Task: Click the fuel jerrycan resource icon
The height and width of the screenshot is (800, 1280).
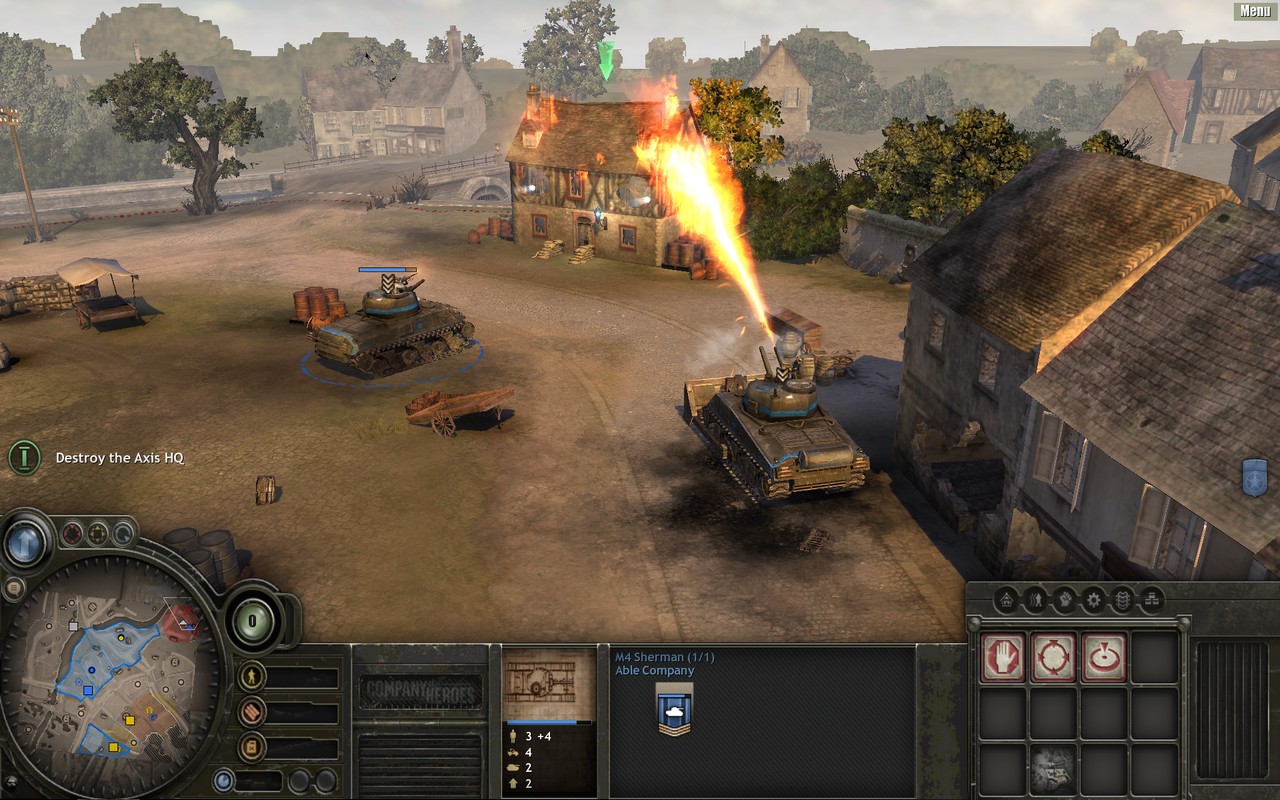Action: pyautogui.click(x=252, y=746)
